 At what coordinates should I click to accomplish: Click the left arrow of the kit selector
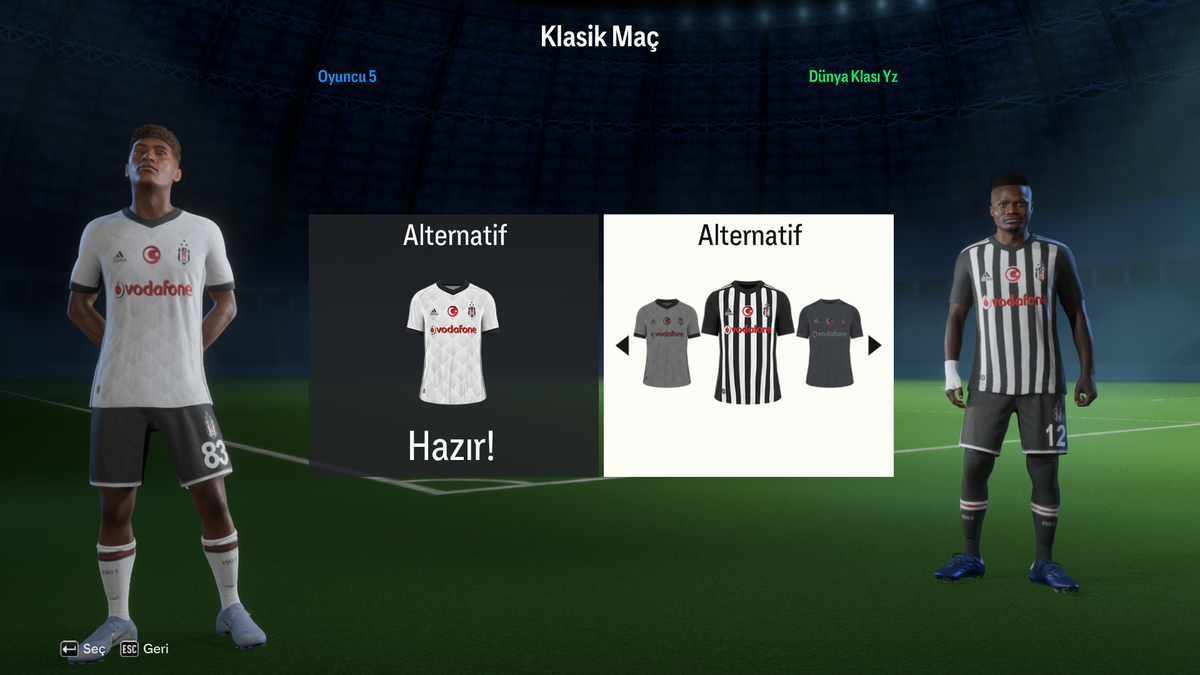622,346
